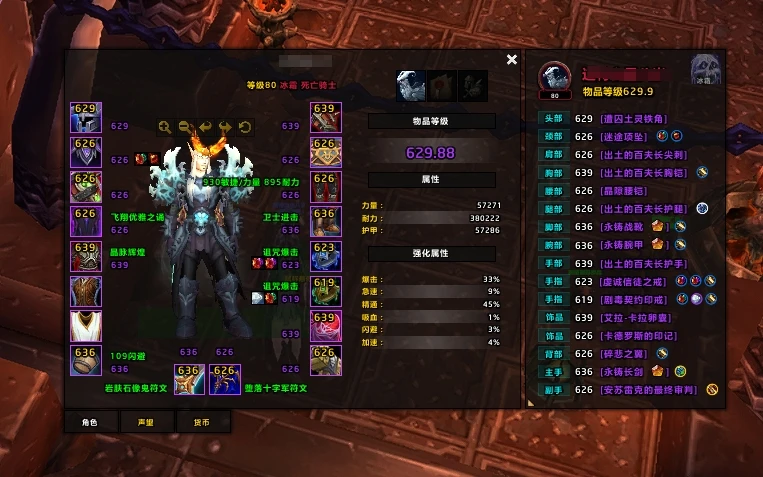Select the 安苏雷克的最终审判 off-hand entry
The height and width of the screenshot is (477, 763).
(648, 389)
